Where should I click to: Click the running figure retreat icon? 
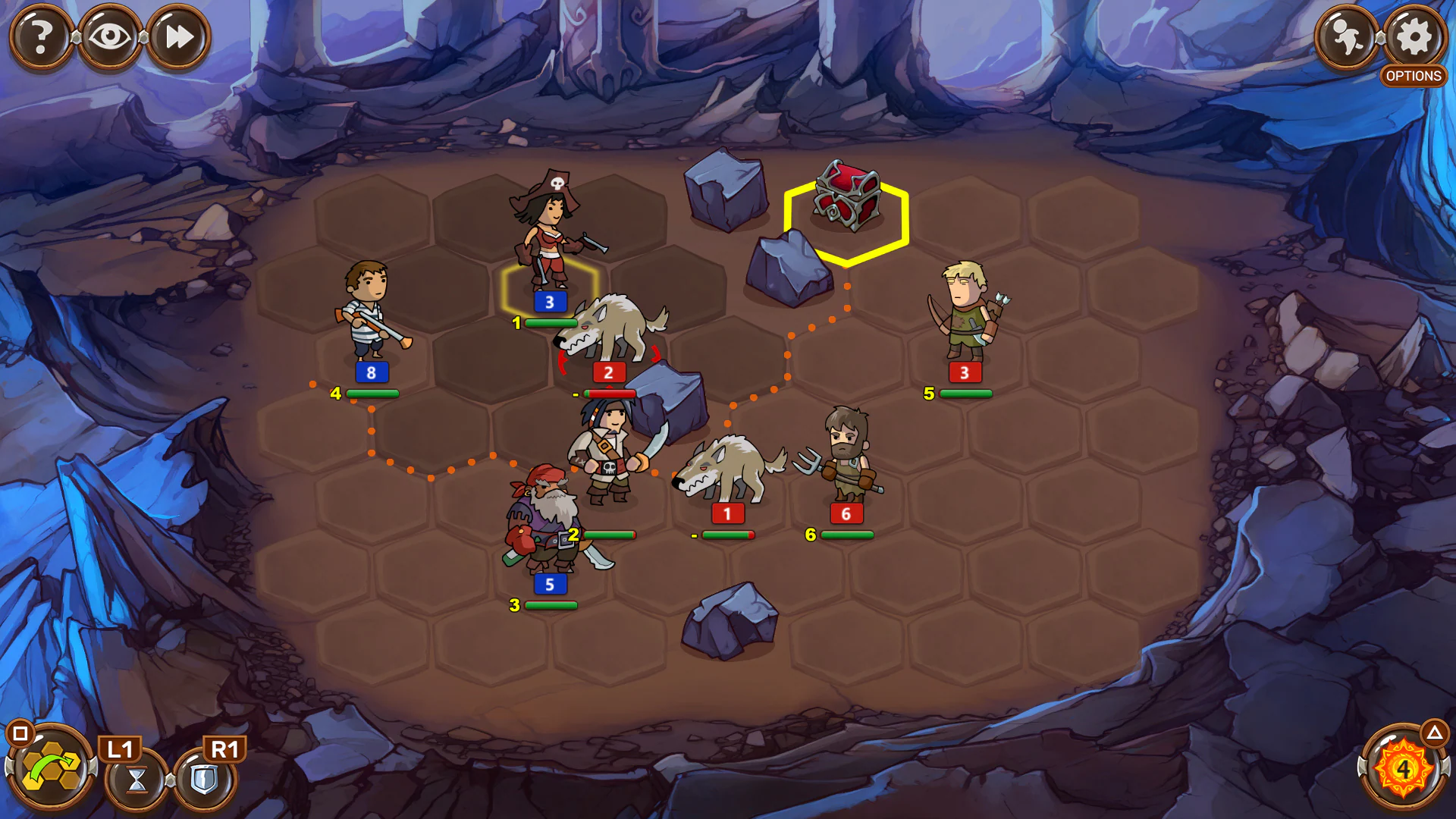pyautogui.click(x=1346, y=34)
